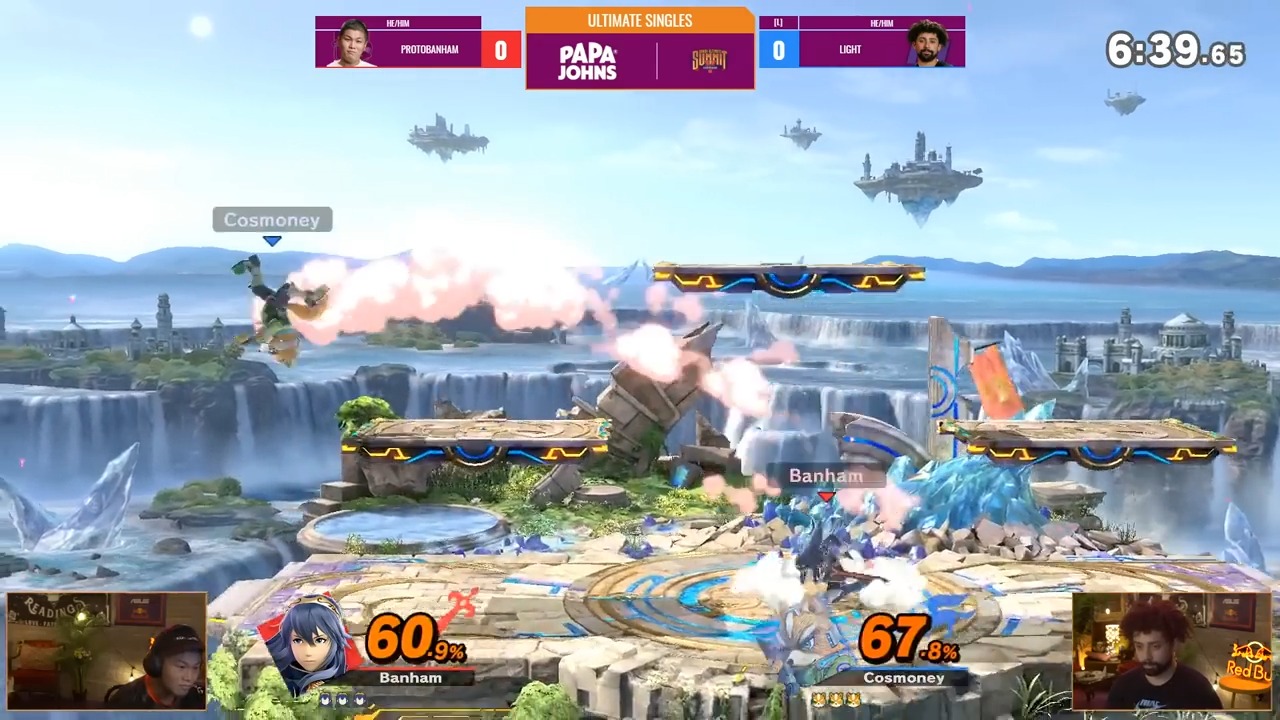Screen dimensions: 1280x720
Task: Click a Lucina stock icon under Banham
Action: click(x=340, y=700)
